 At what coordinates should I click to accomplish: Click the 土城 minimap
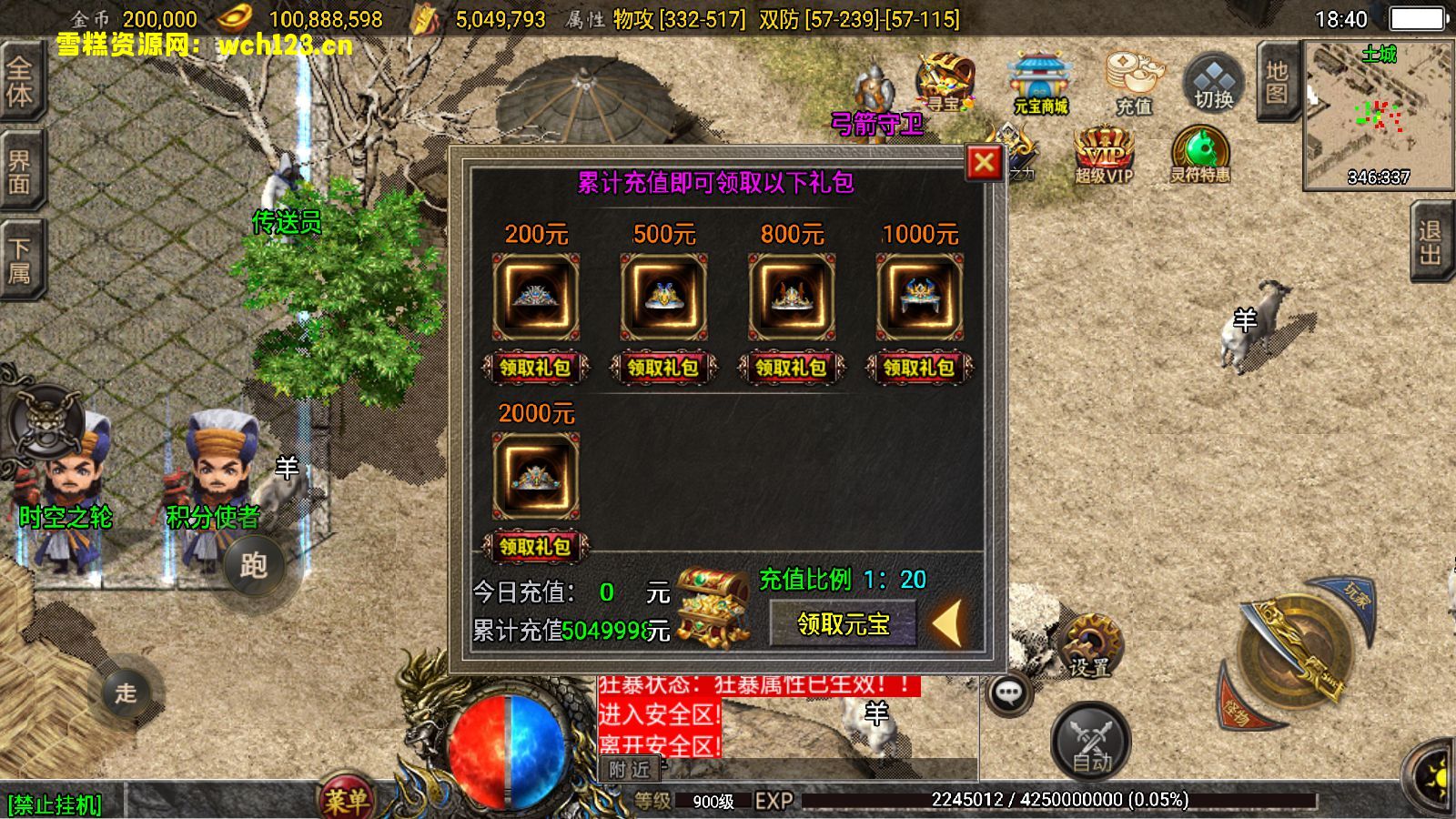coord(1378,114)
